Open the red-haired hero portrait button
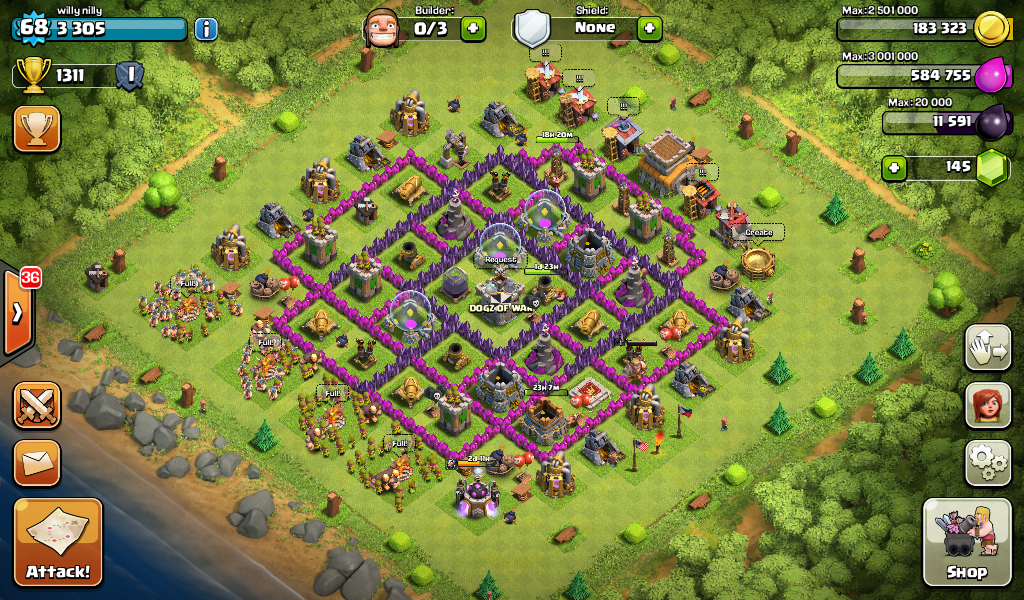This screenshot has height=600, width=1024. (987, 405)
